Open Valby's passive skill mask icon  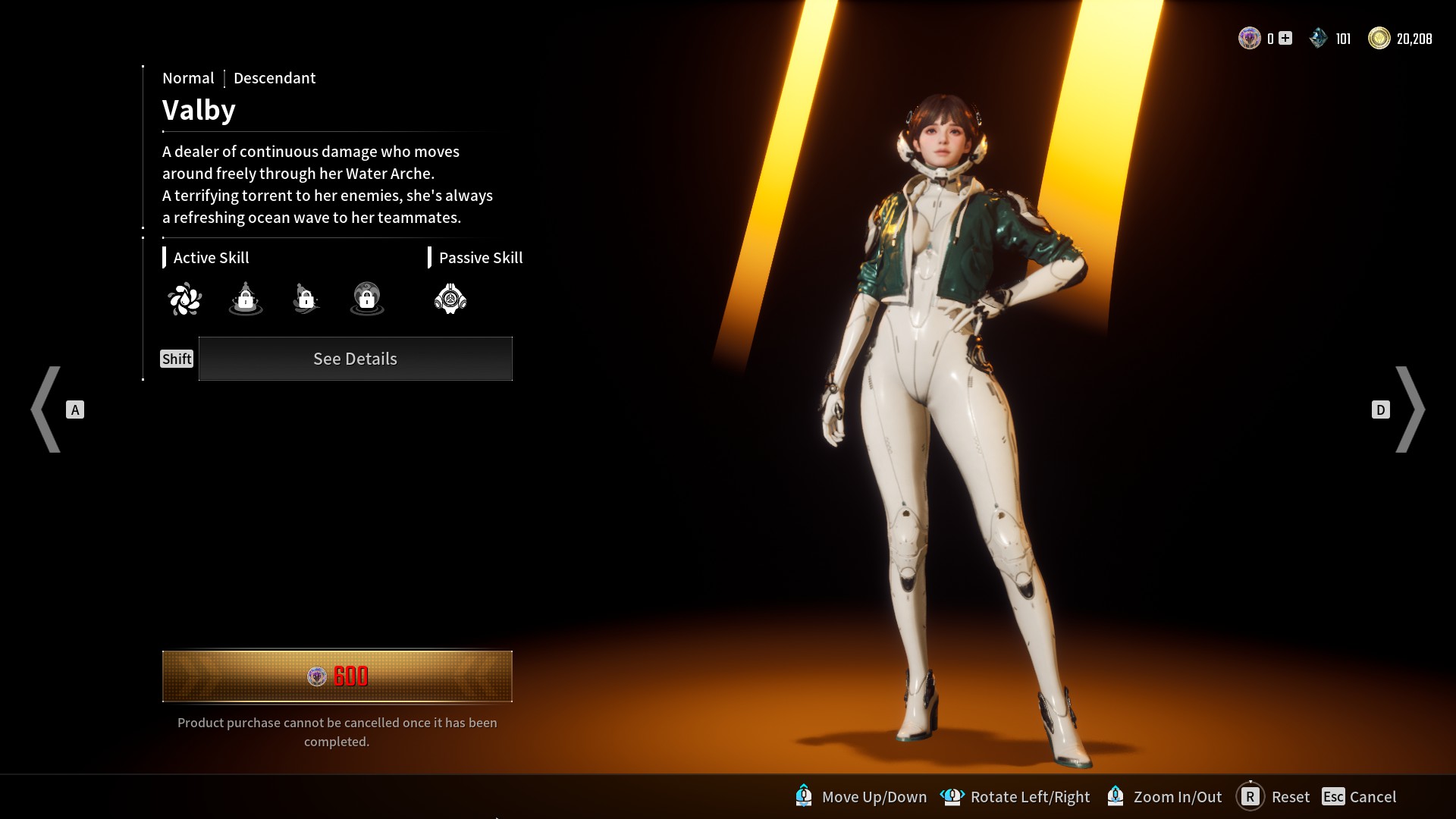coord(450,298)
